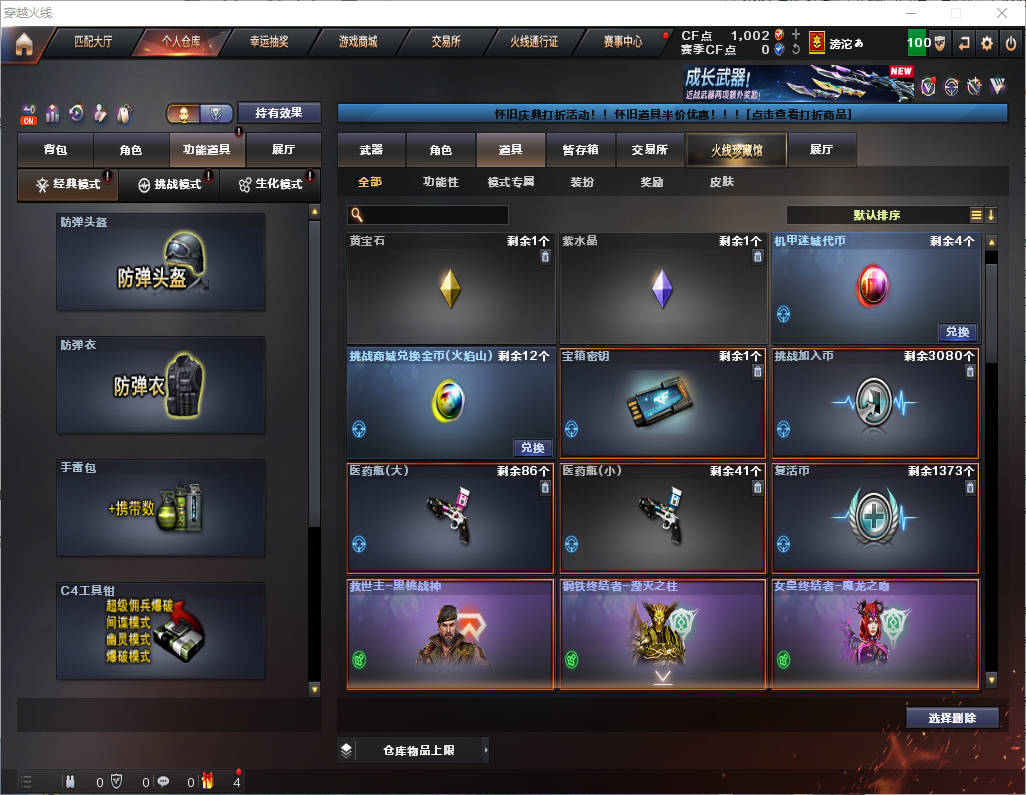
Task: Open the 赛事中心 event center
Action: click(x=622, y=42)
